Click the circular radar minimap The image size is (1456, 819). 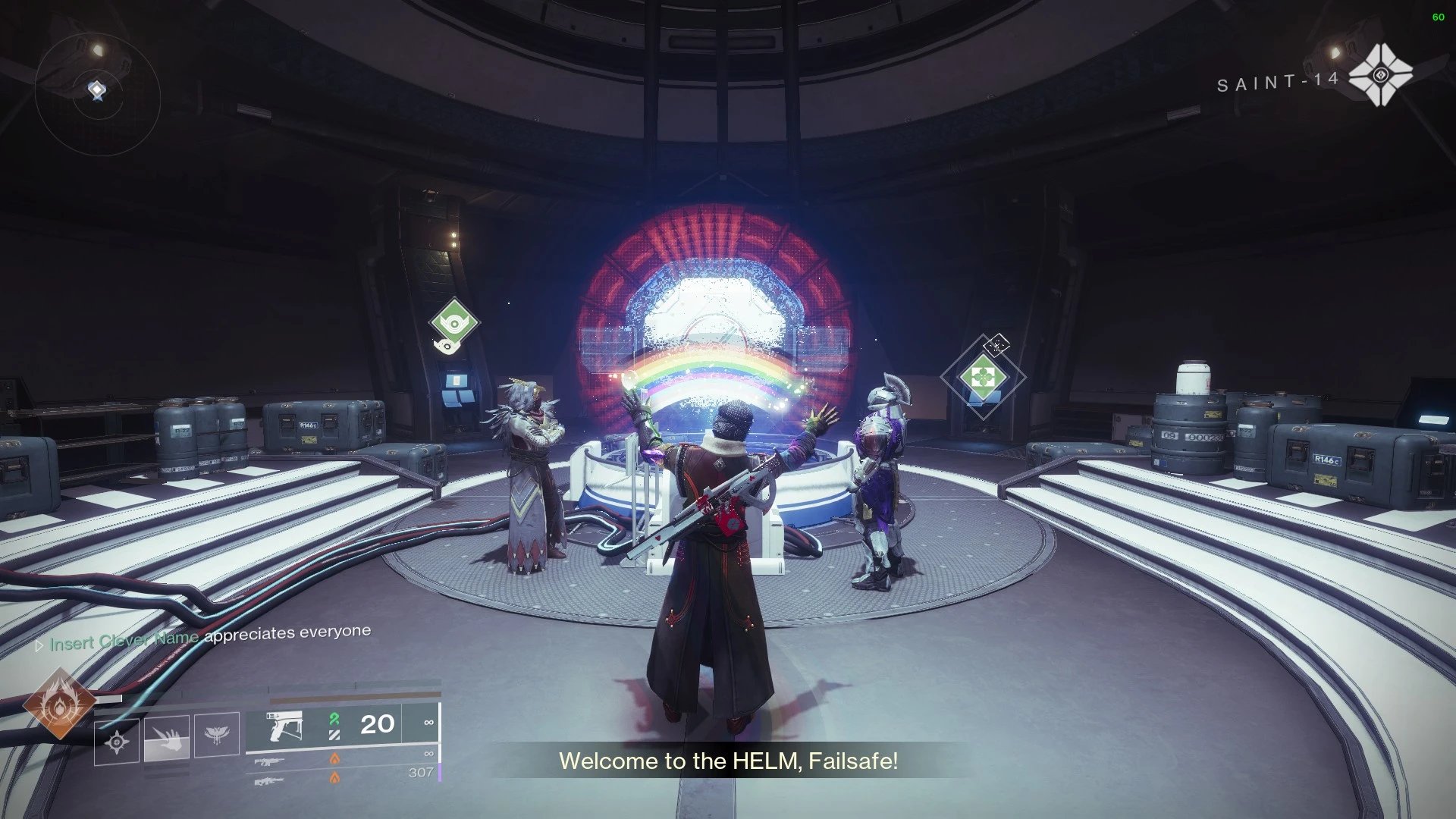tap(97, 93)
